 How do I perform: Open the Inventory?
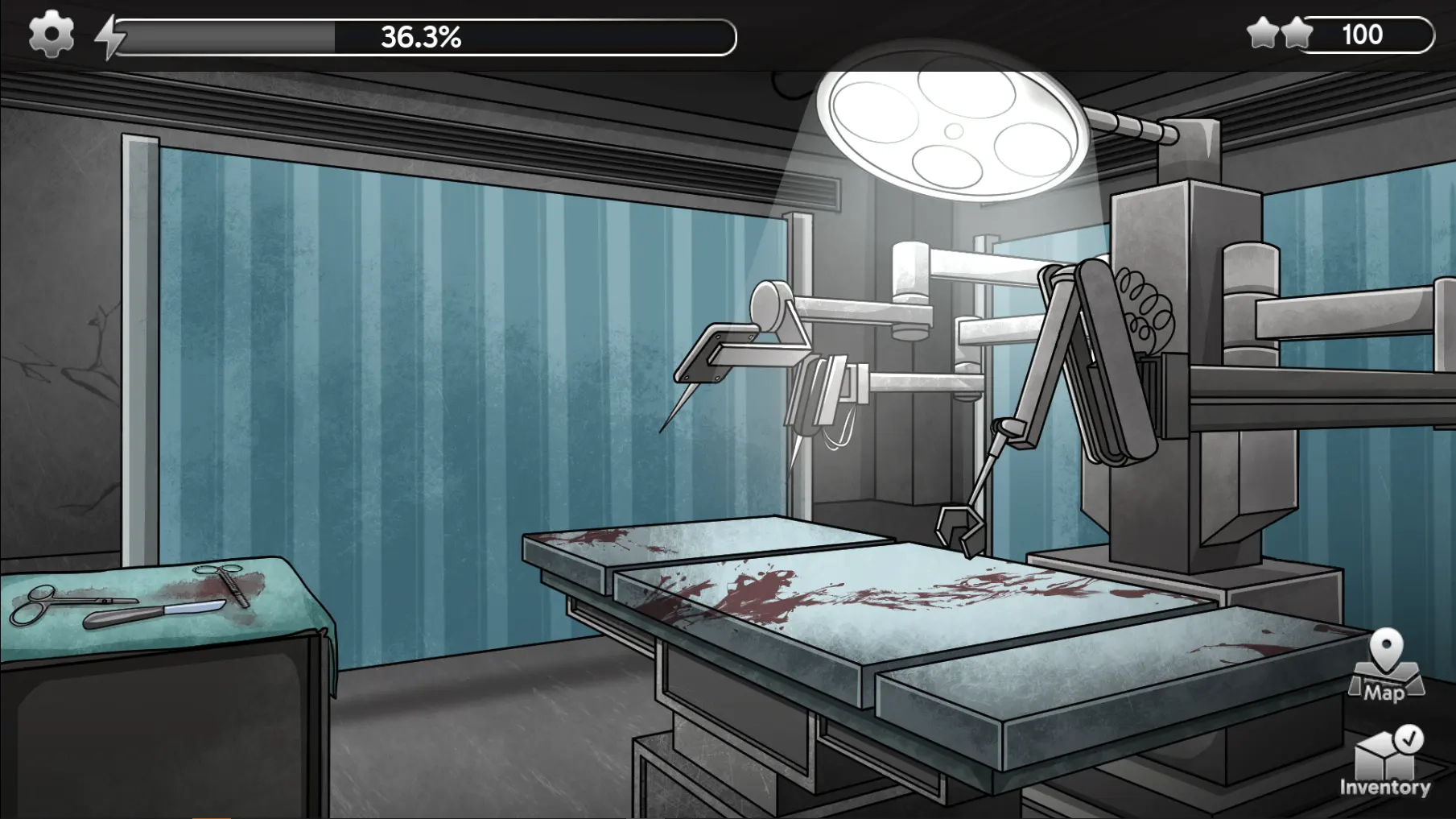pos(1385,761)
